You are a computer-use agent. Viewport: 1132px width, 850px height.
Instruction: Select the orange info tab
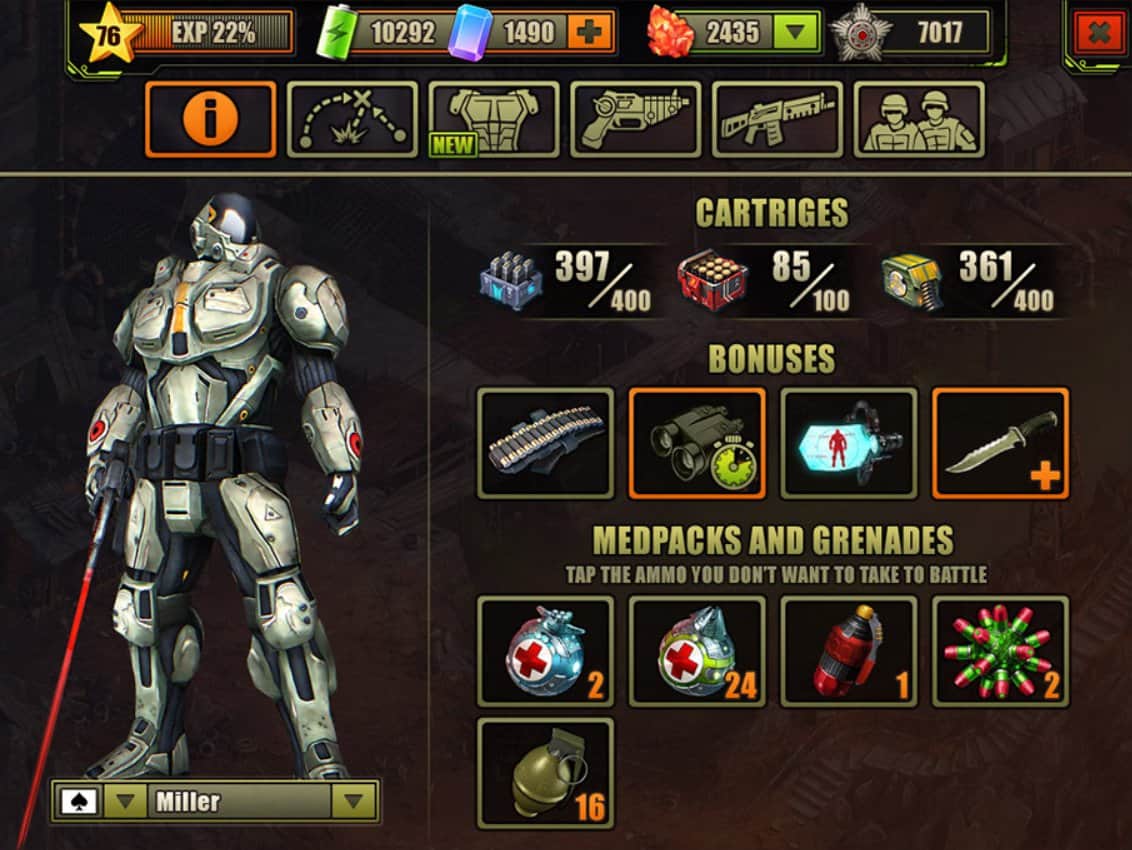click(210, 119)
